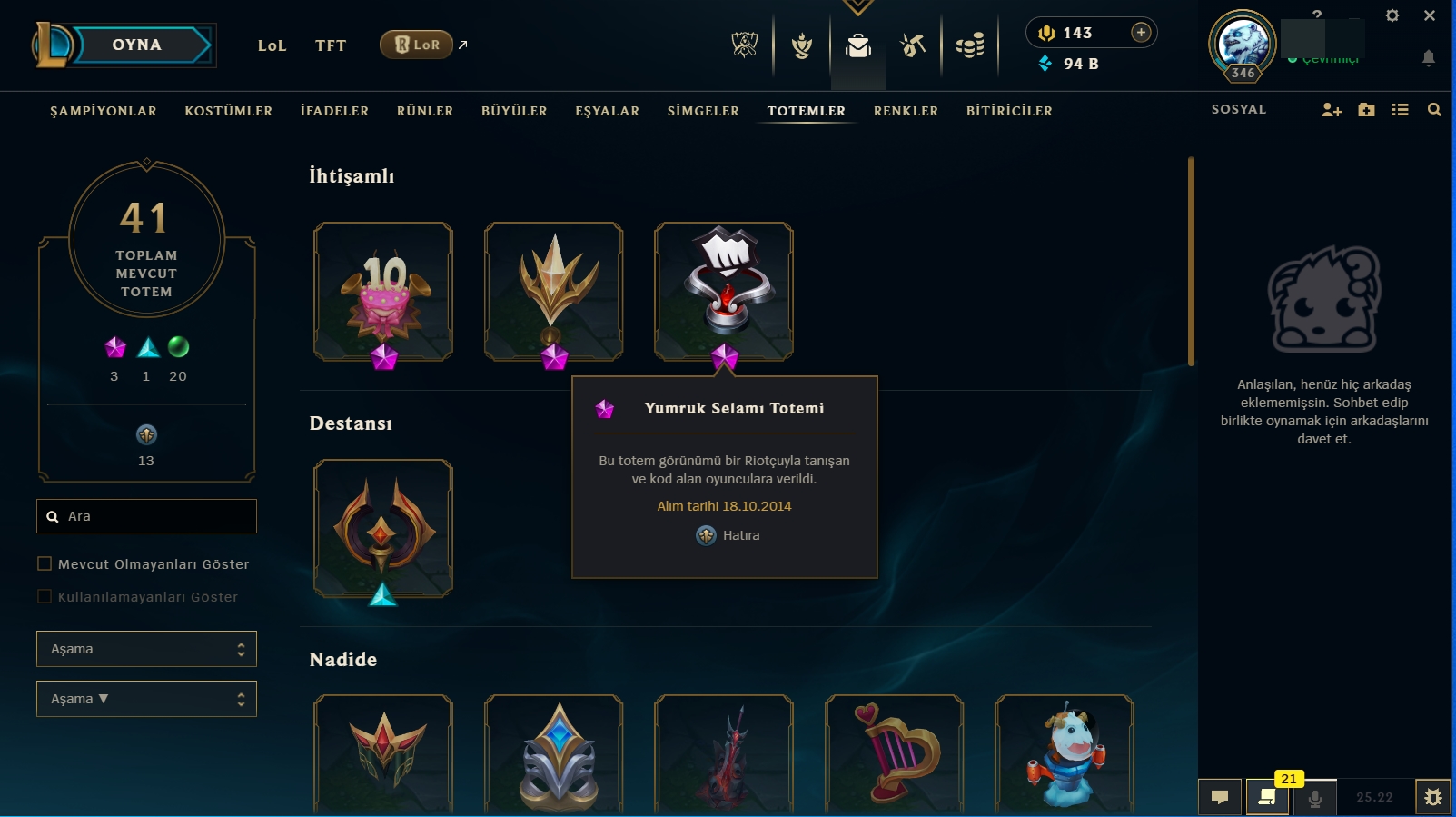Image resolution: width=1456 pixels, height=817 pixels.
Task: Toggle Mevcut Olmayanları Göster checkbox
Action: point(45,563)
